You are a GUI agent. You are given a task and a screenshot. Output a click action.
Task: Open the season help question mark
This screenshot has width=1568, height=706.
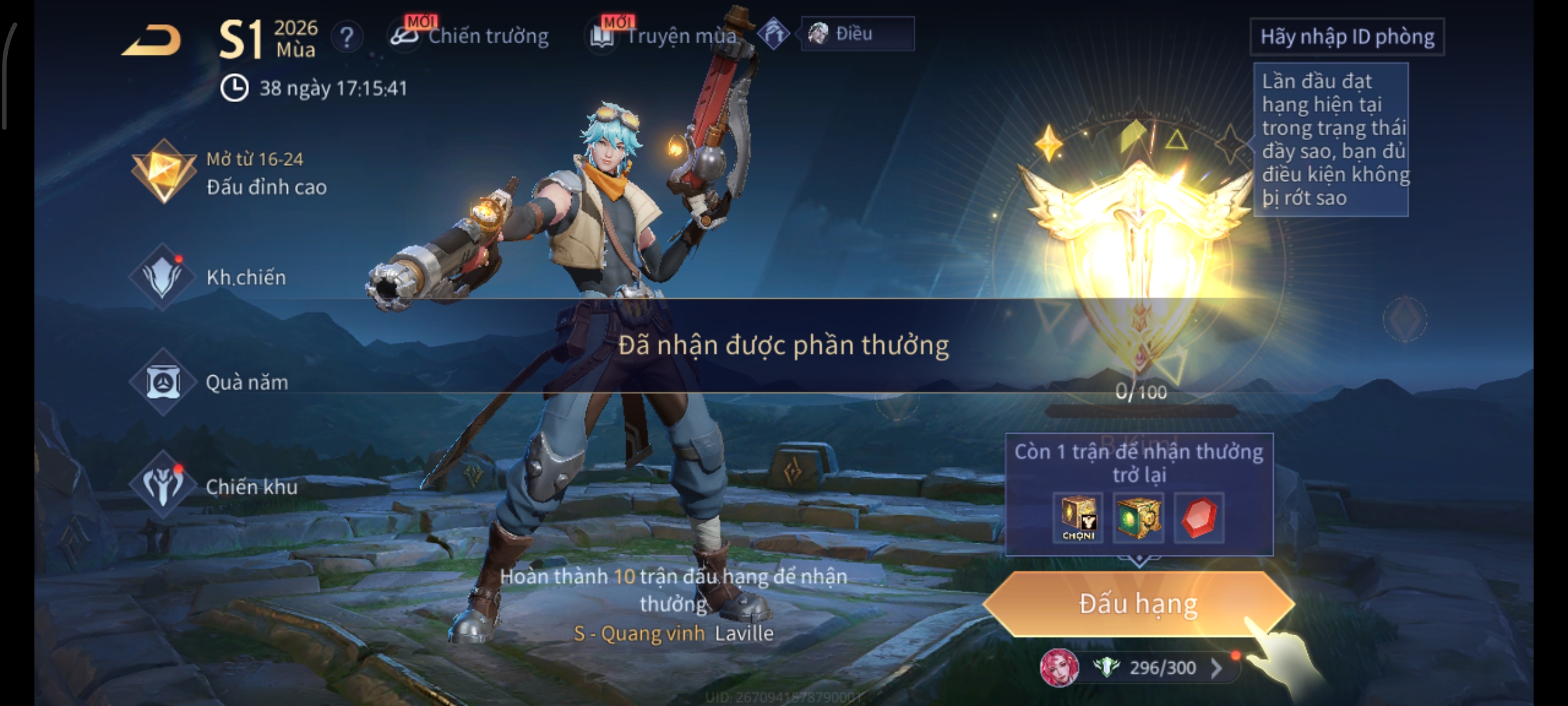pos(346,37)
